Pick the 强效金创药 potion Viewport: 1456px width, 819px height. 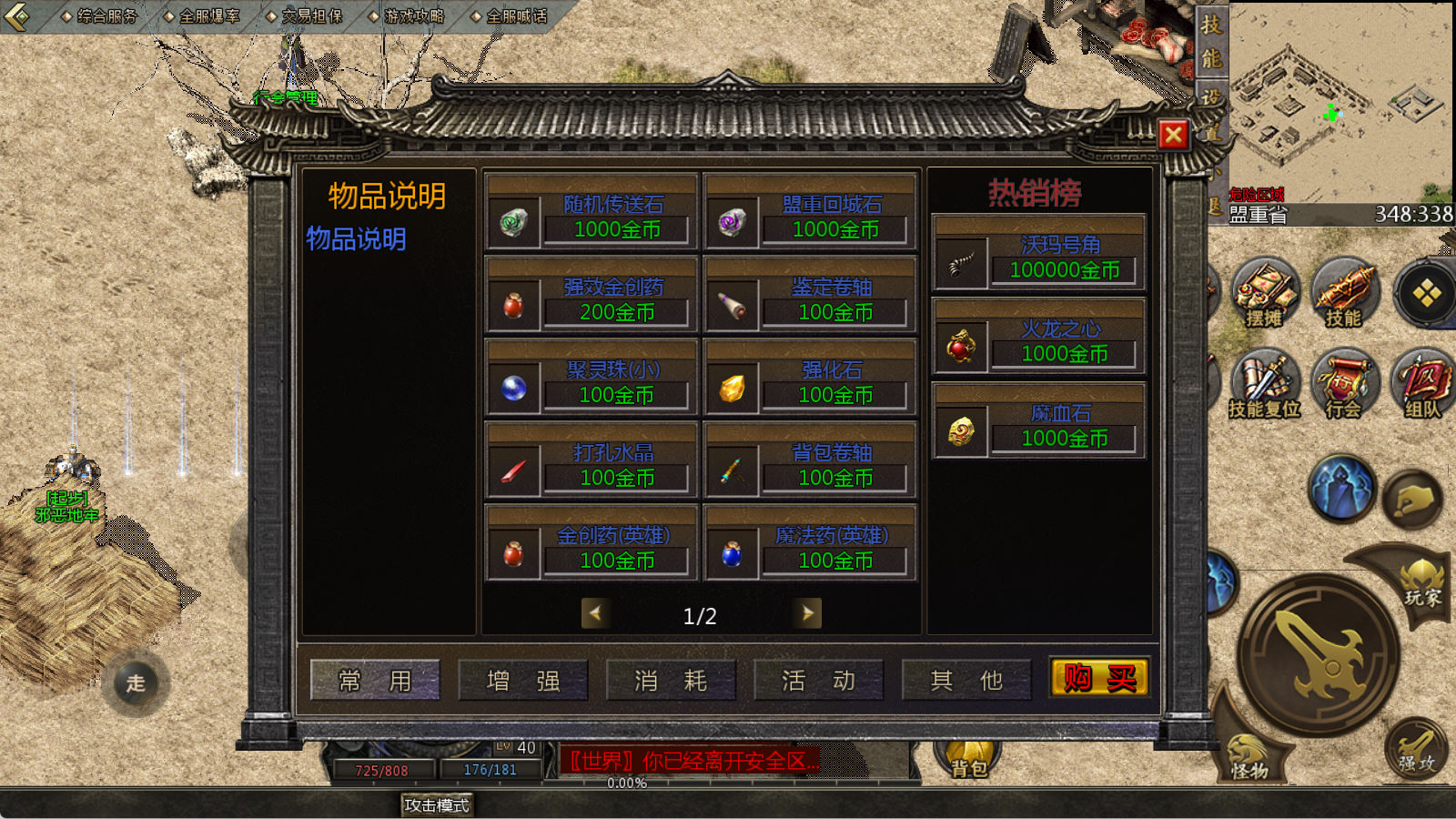591,296
